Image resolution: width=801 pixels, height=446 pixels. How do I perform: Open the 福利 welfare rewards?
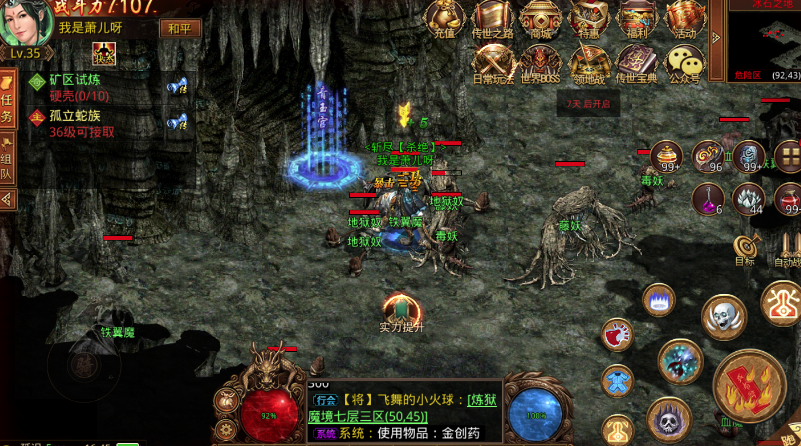click(636, 19)
